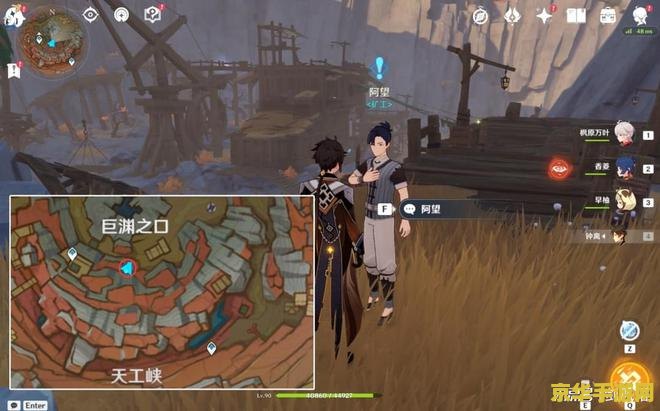Screen dimensions: 660x411
Task: Click the eye-shaped icon beside the minimap
Action: pyautogui.click(x=91, y=15)
